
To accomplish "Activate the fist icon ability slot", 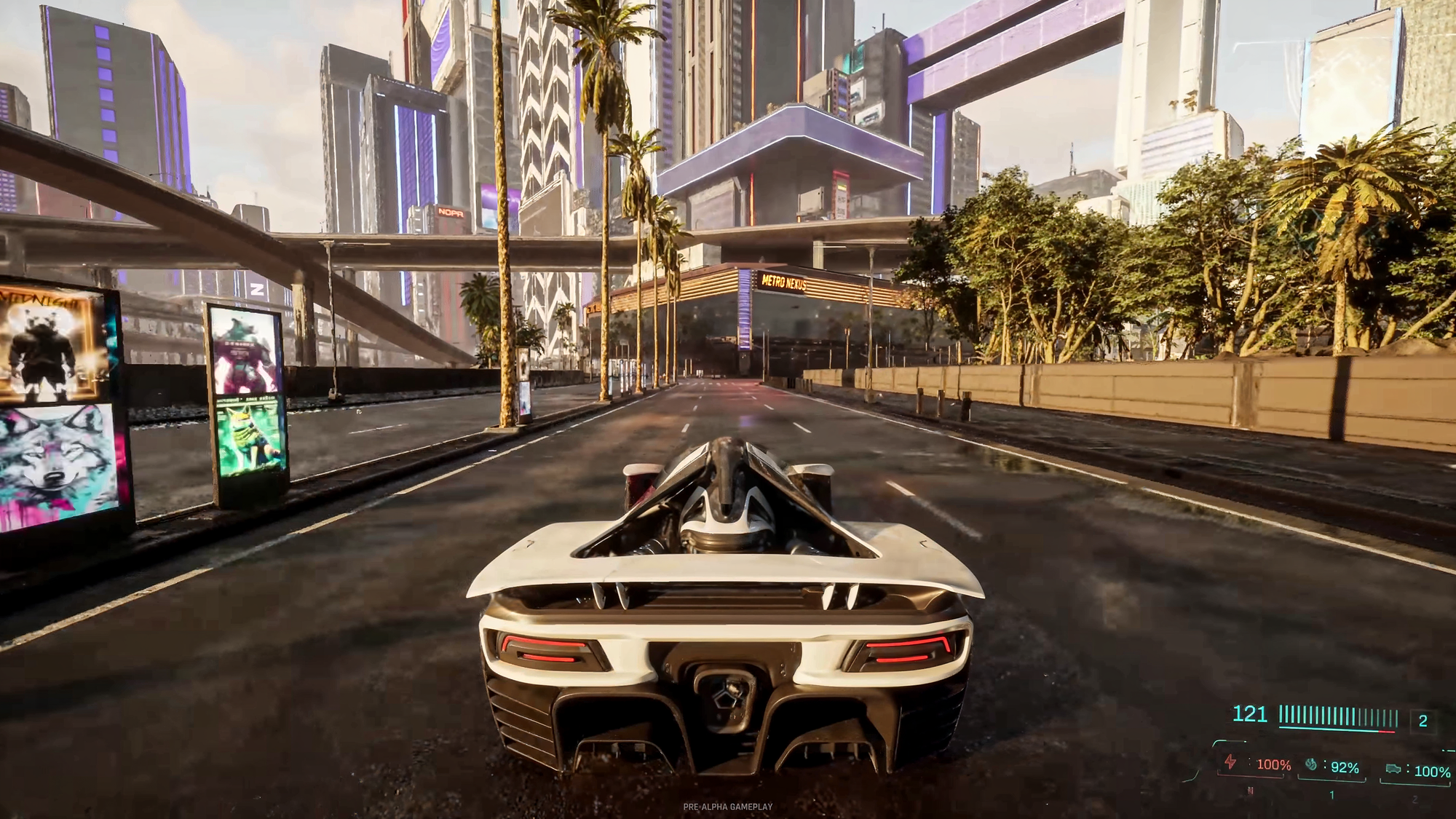I will point(1311,764).
